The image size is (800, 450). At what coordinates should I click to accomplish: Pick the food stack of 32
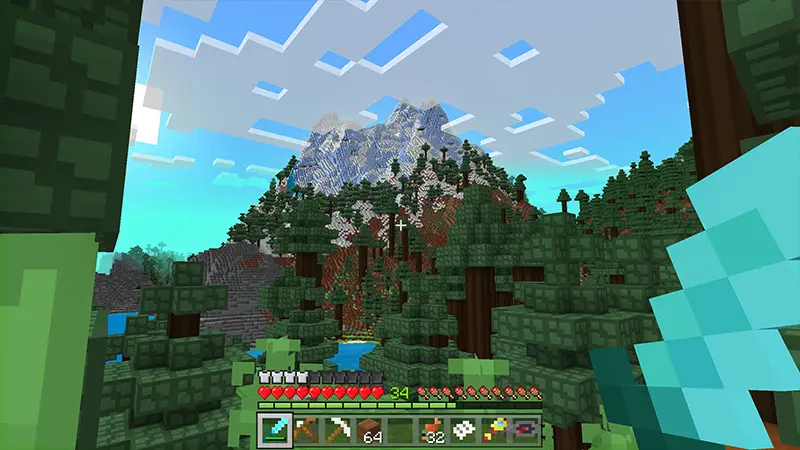point(431,429)
